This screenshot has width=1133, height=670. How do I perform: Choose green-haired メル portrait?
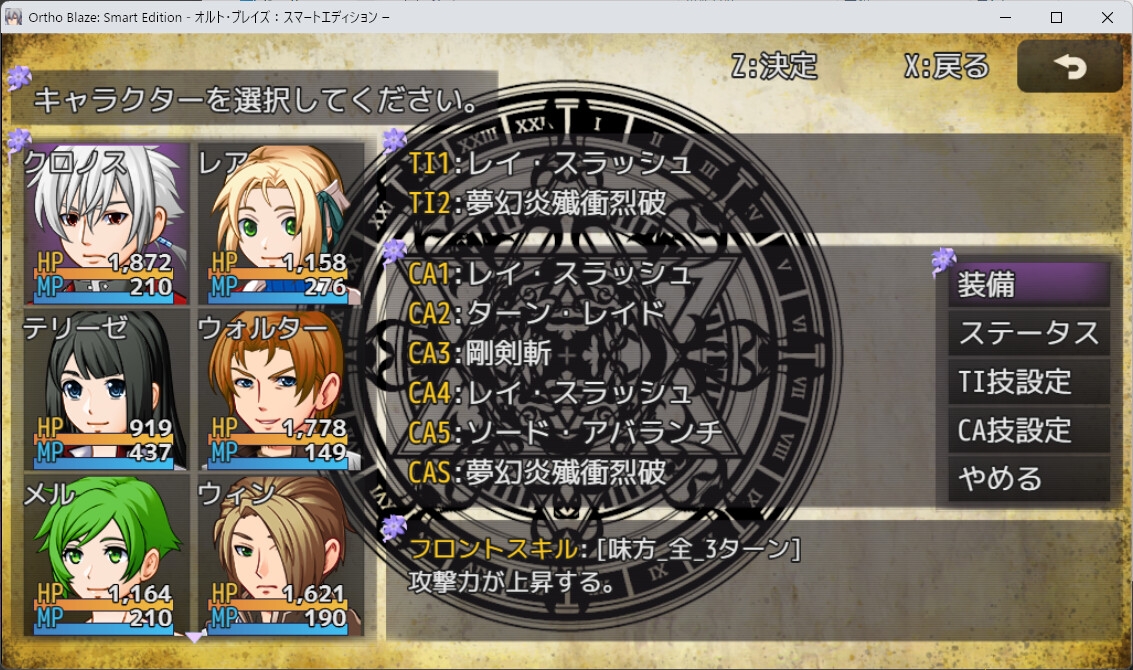coord(106,555)
